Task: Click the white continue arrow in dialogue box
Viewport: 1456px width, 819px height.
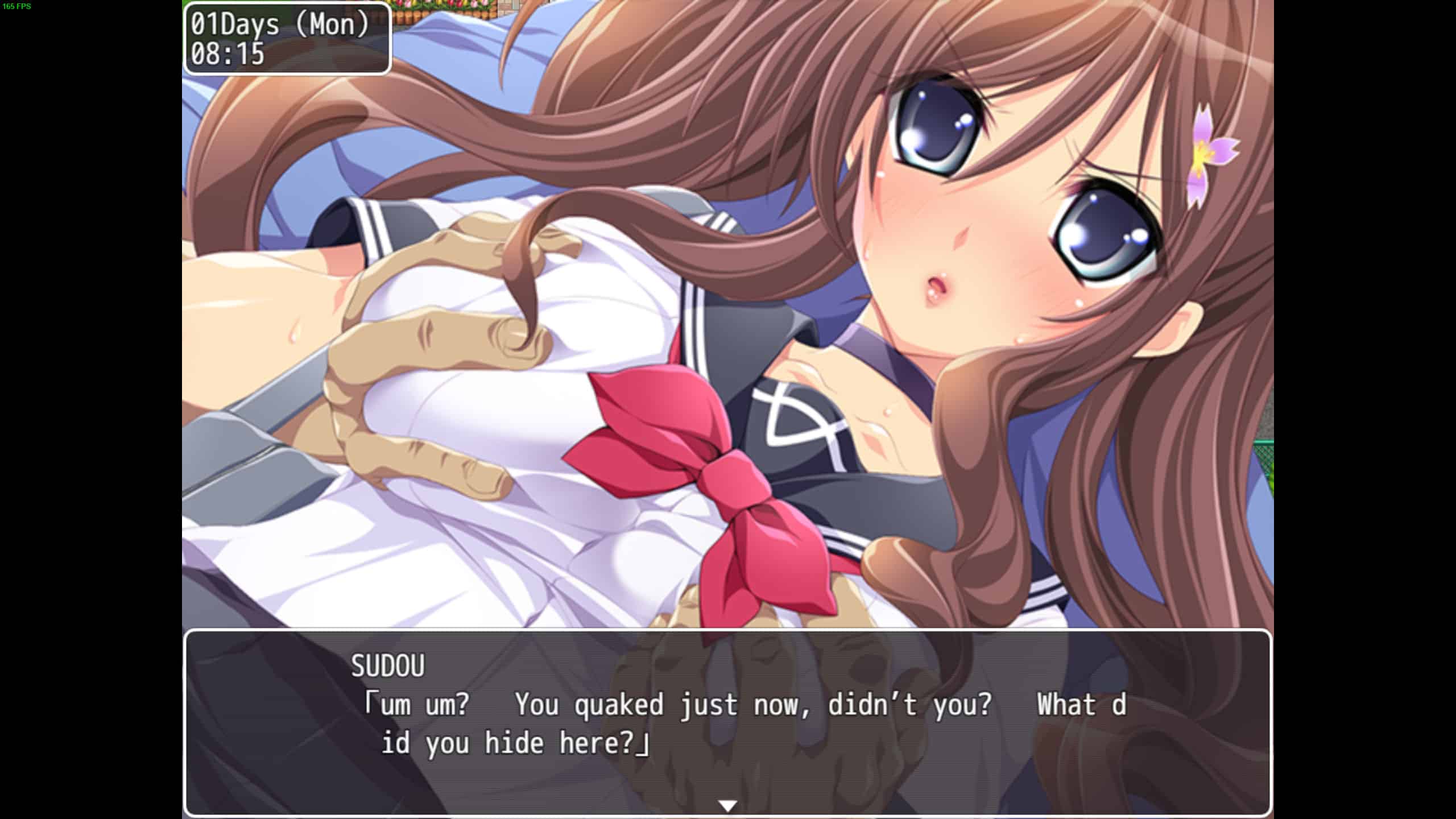Action: [x=727, y=805]
